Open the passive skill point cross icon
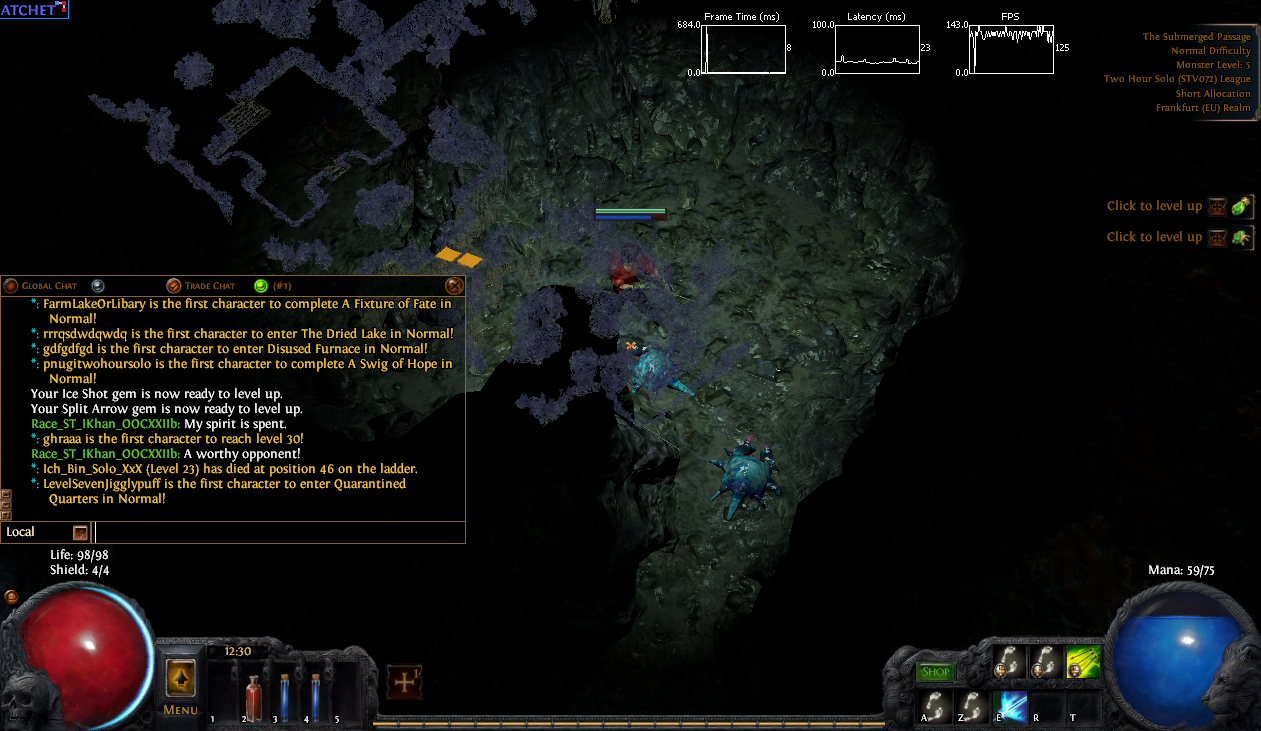This screenshot has height=731, width=1261. pyautogui.click(x=404, y=682)
